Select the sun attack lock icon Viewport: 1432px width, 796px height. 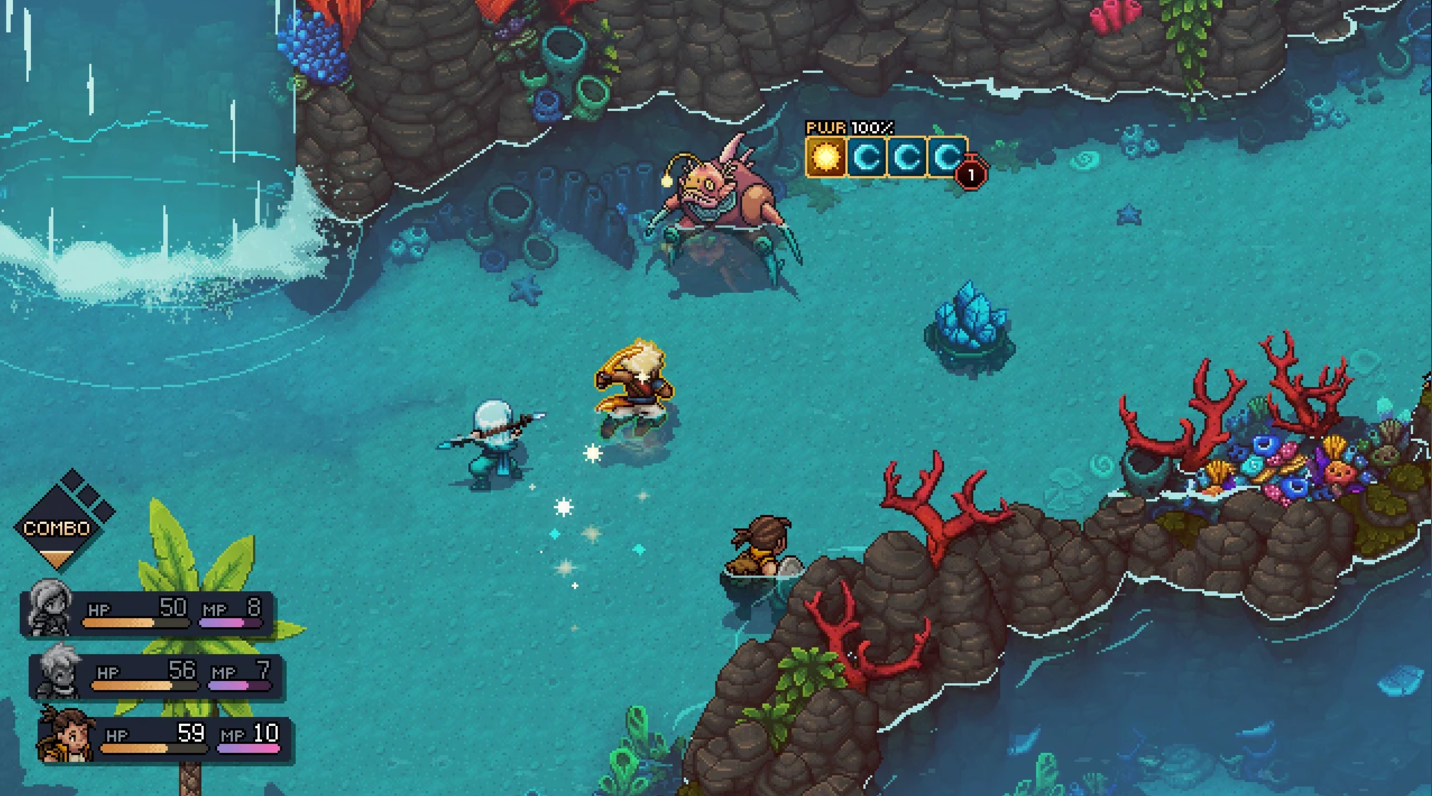tap(824, 158)
